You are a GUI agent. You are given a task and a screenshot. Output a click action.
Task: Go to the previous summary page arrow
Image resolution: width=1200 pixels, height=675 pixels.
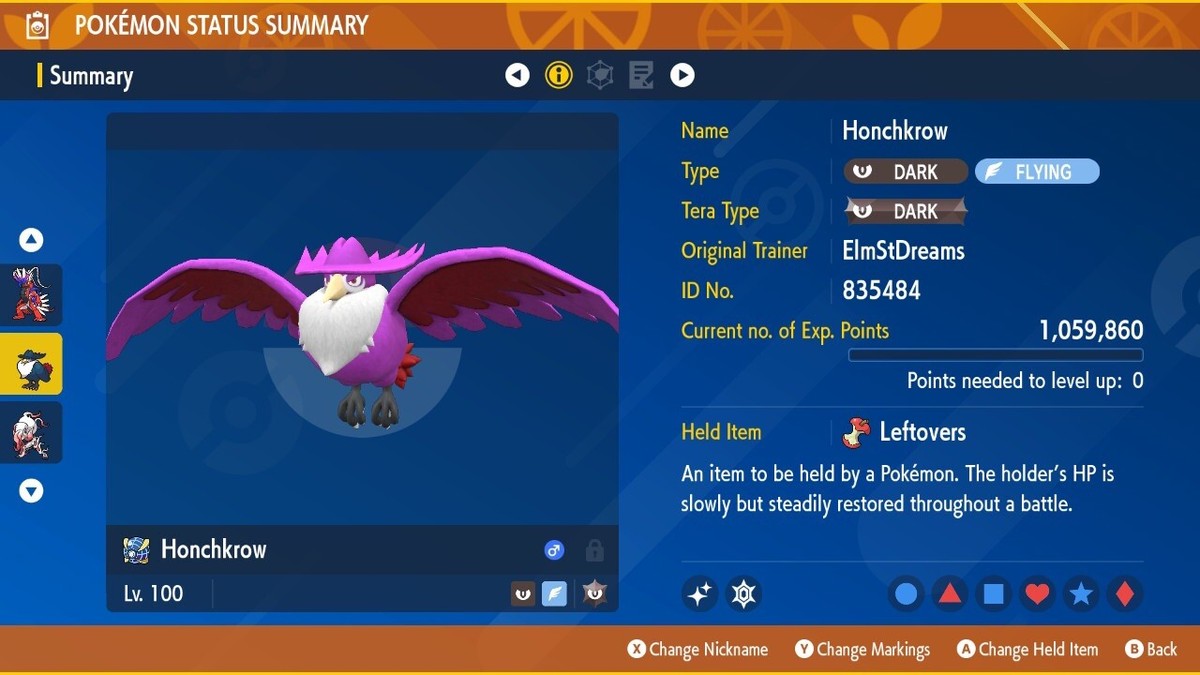pos(517,75)
